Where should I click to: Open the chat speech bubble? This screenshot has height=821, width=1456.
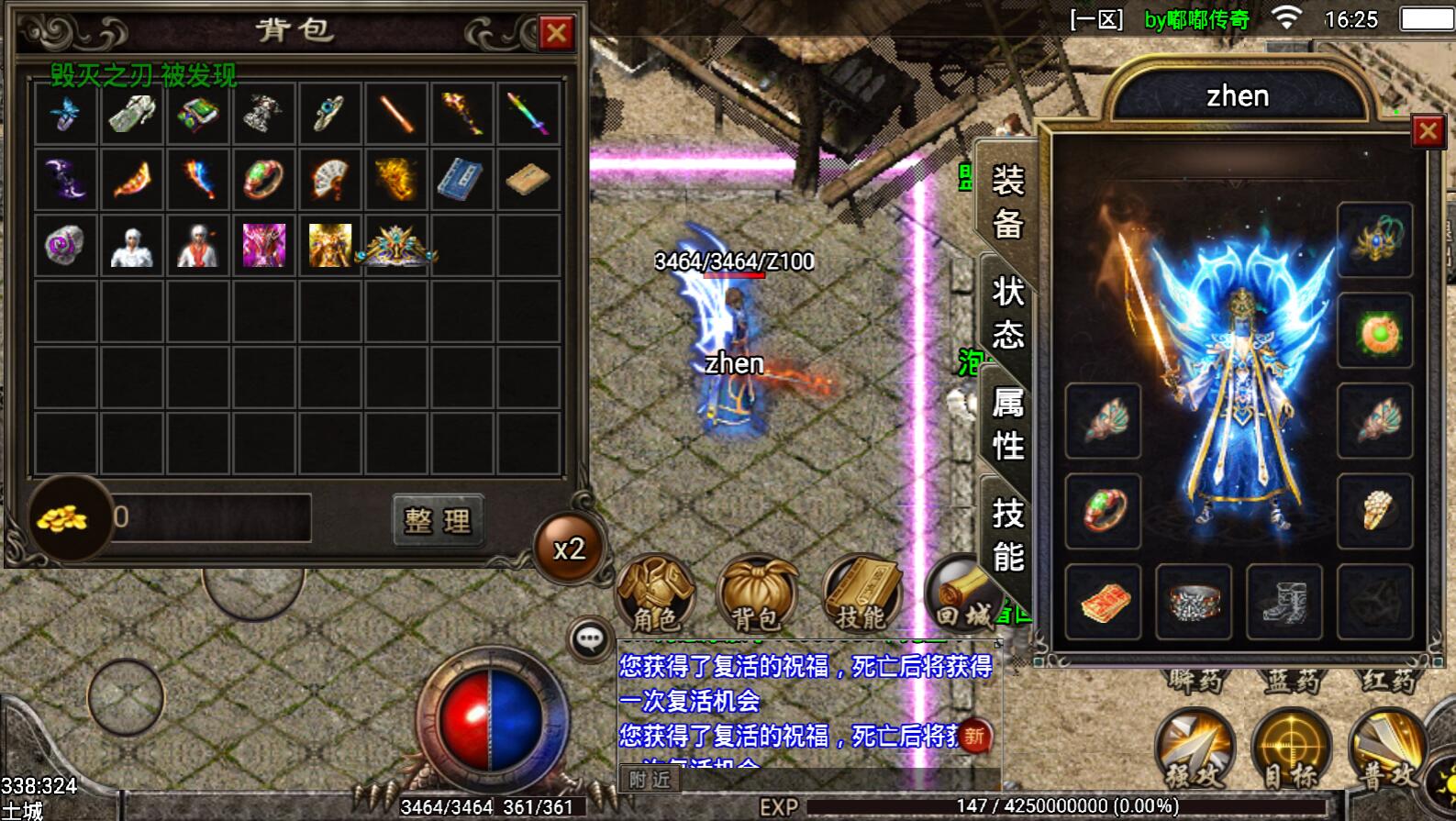(x=591, y=638)
